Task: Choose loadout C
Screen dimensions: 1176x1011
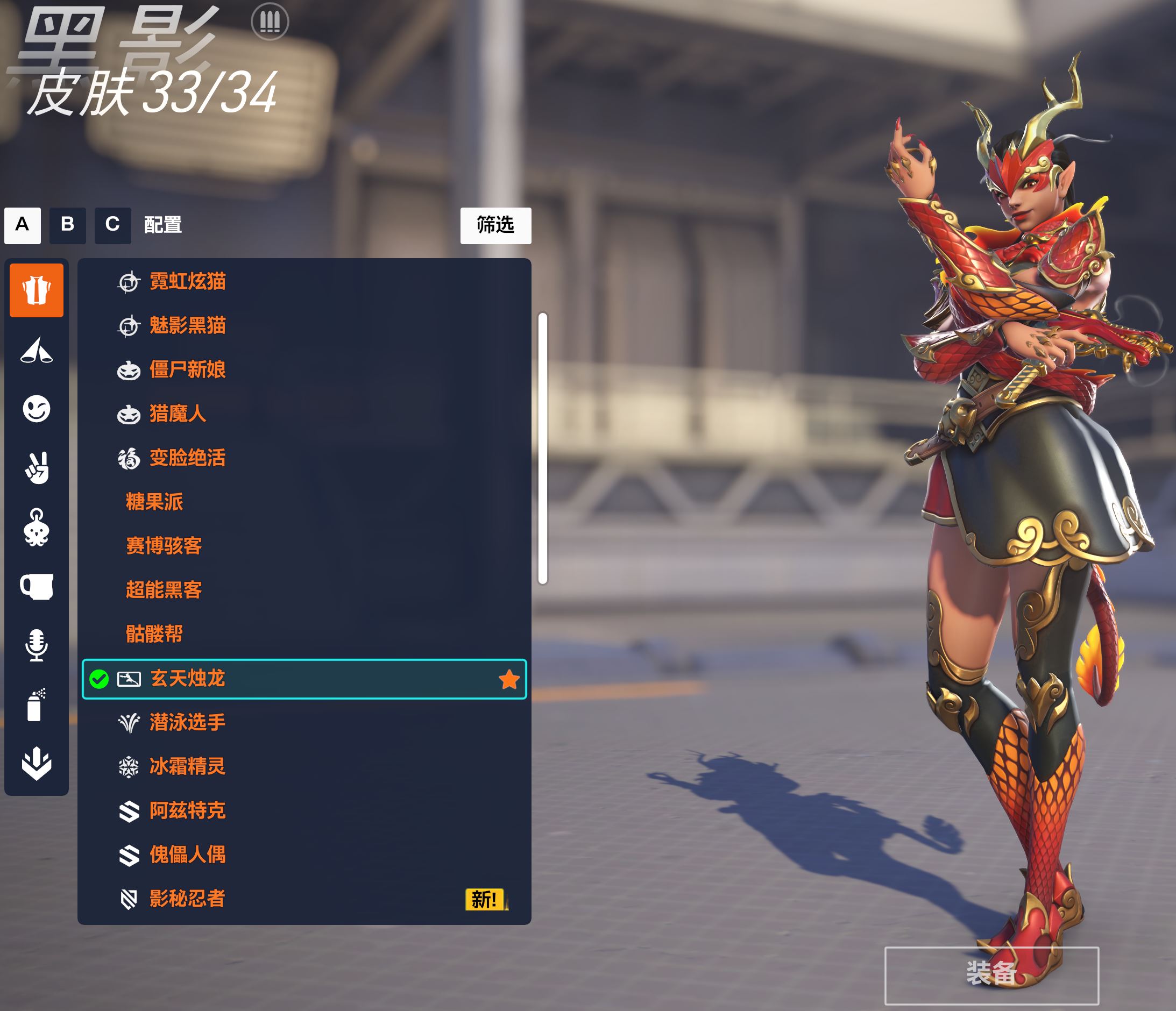Action: [x=112, y=225]
